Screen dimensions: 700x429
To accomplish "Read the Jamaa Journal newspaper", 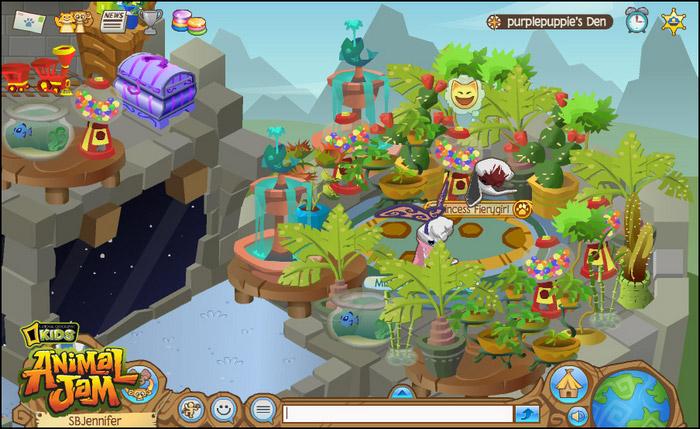I will coord(113,21).
